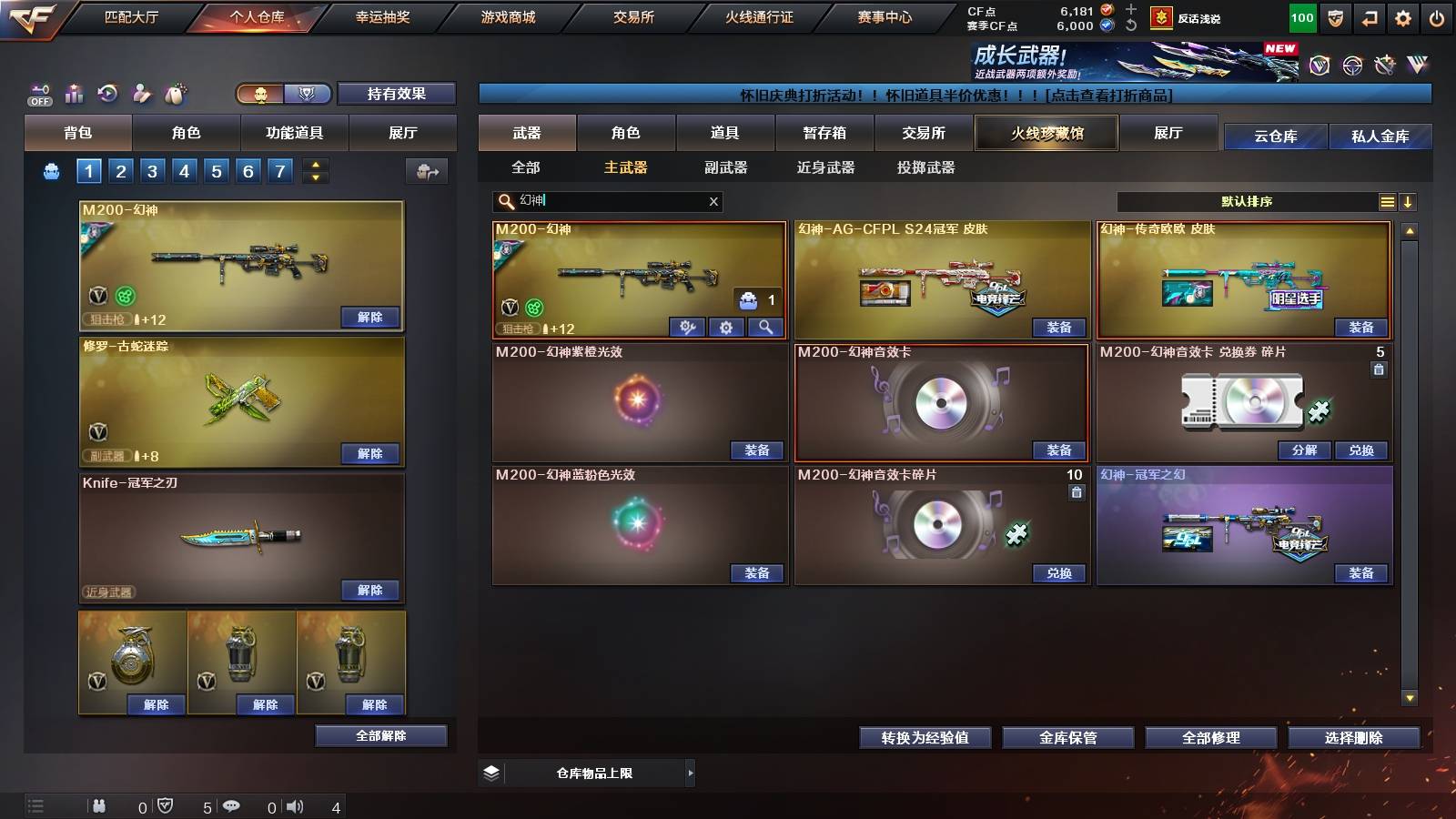Screen dimensions: 1456x819
Task: Open the replay/spin icon in the left toolbar
Action: [x=108, y=94]
